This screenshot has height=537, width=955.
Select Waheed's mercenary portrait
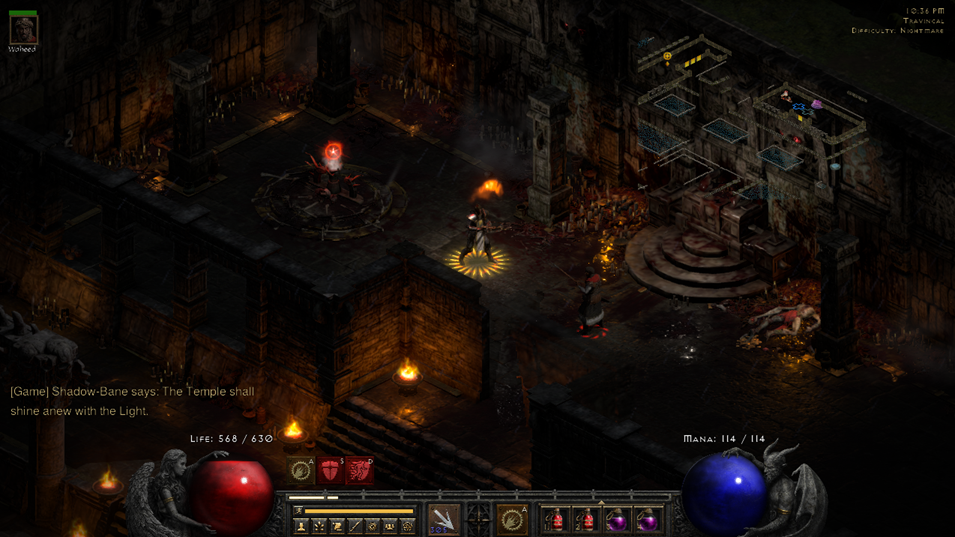[x=22, y=29]
